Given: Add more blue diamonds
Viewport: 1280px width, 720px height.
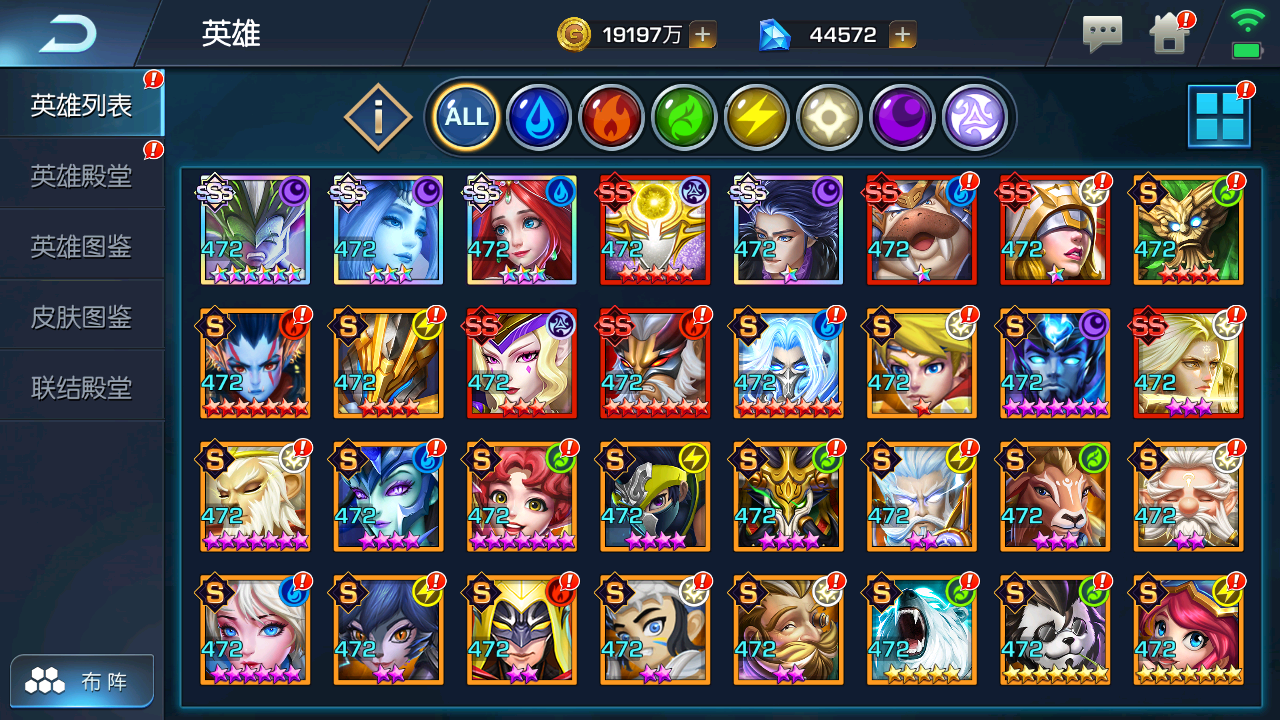Looking at the screenshot, I should point(903,35).
